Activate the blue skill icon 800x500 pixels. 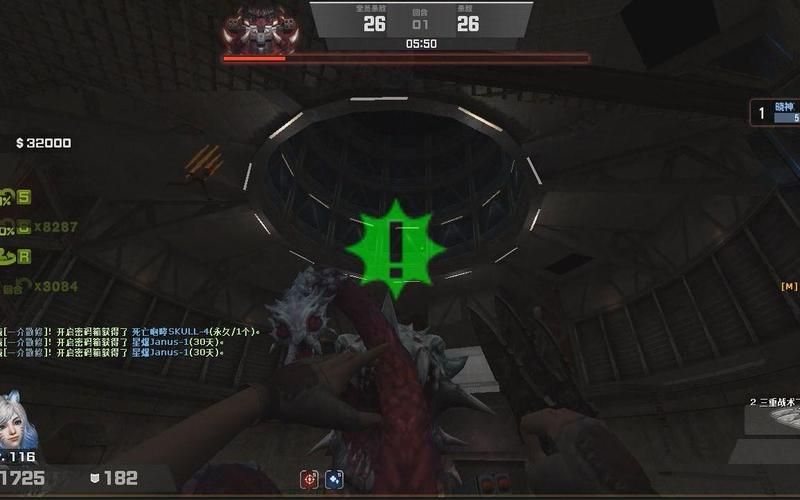(x=334, y=479)
